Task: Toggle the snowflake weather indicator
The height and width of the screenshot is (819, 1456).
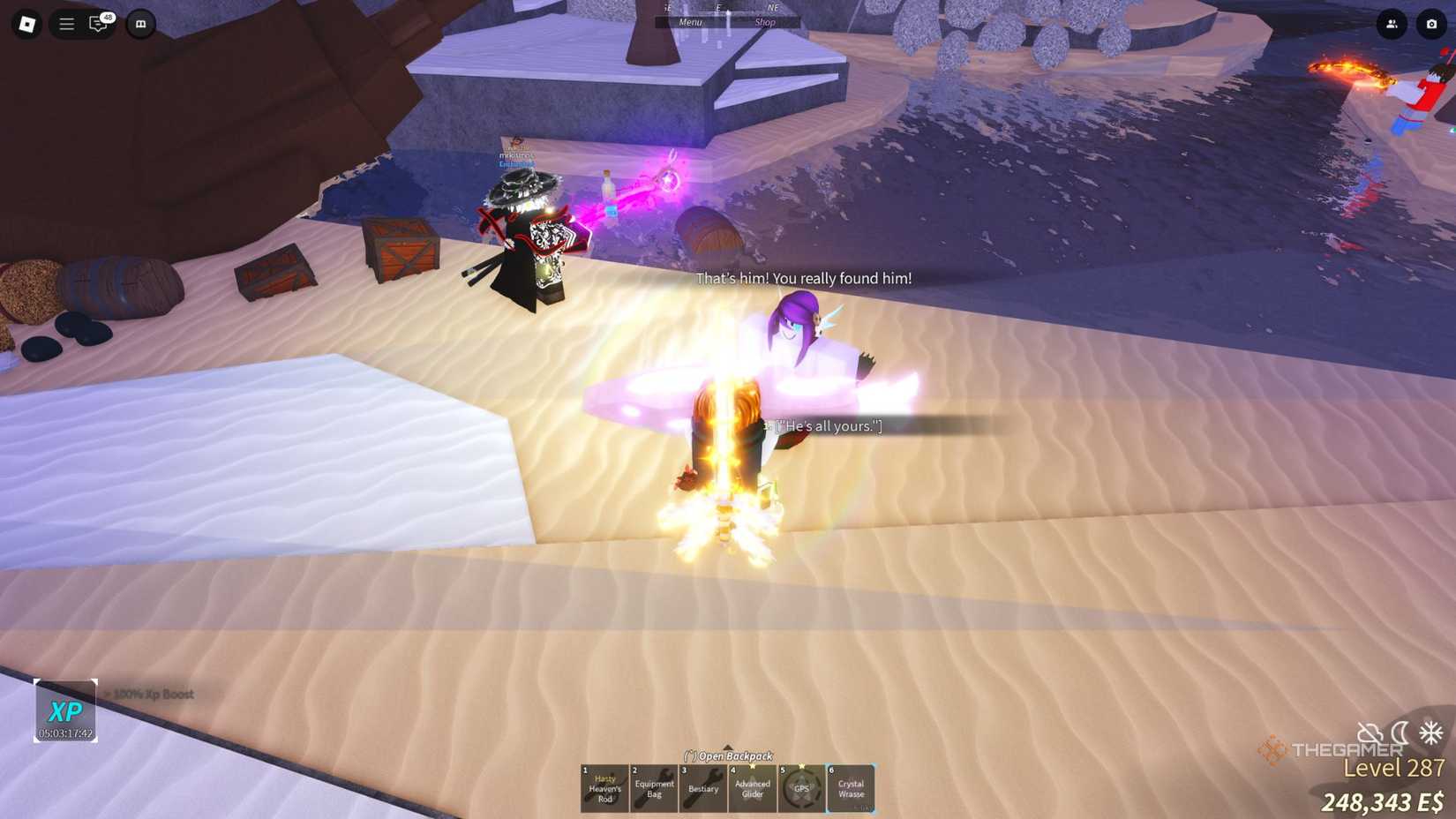Action: pyautogui.click(x=1430, y=733)
